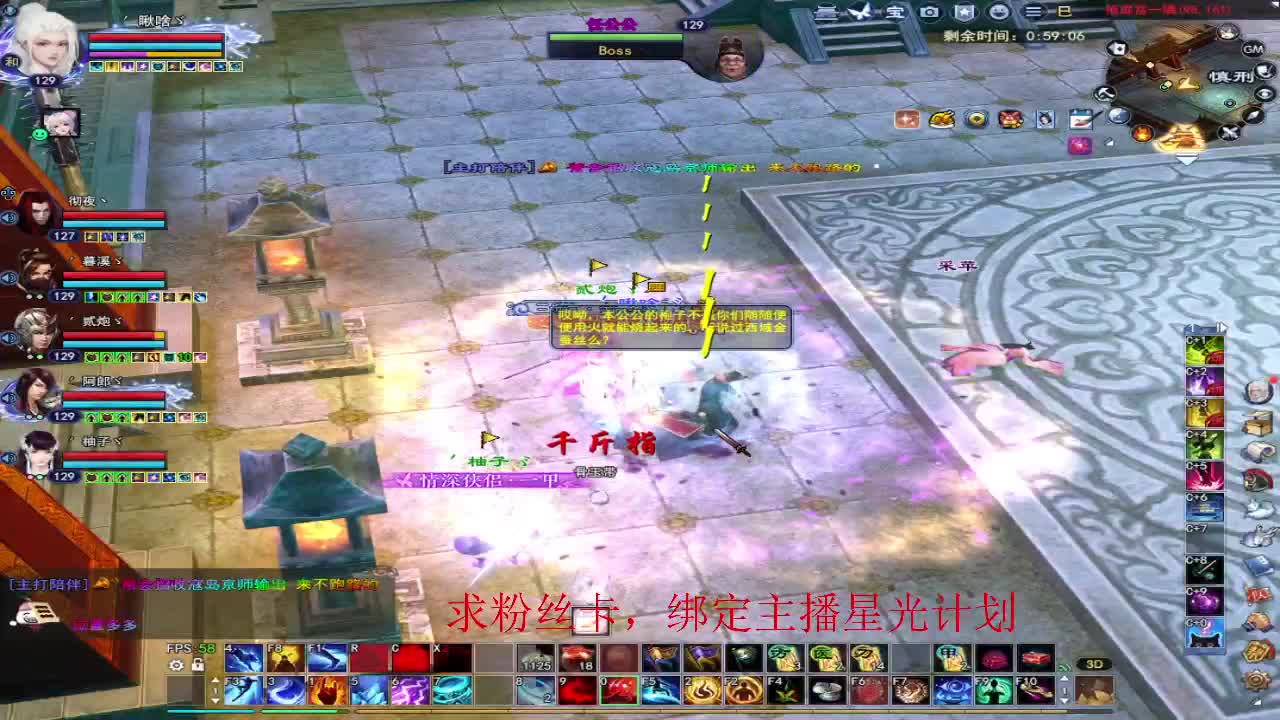
Task: Click the GM icon beside the minimap
Action: [1253, 48]
